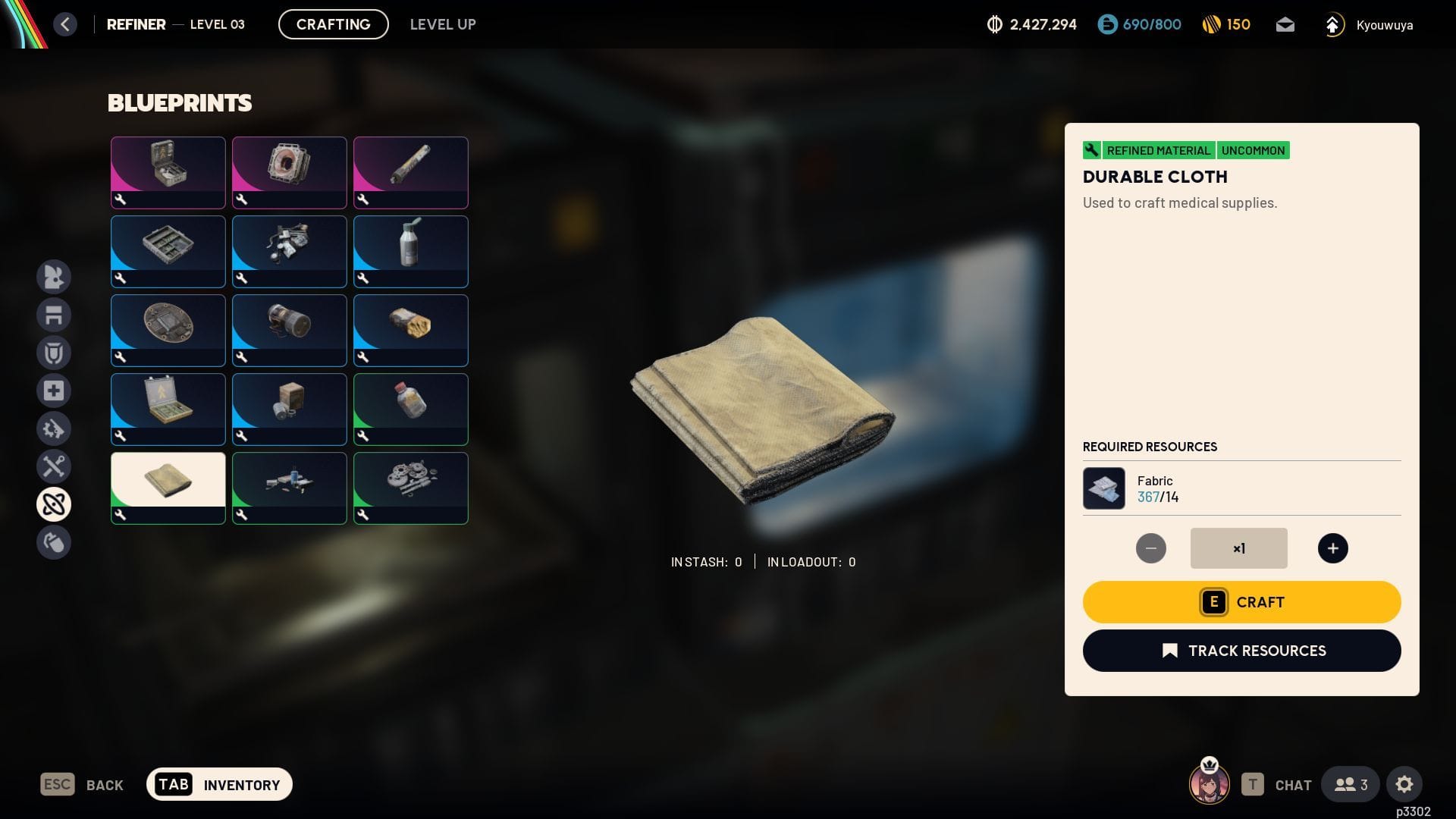Viewport: 1456px width, 819px height.
Task: Select the Crafting tab
Action: (x=333, y=24)
